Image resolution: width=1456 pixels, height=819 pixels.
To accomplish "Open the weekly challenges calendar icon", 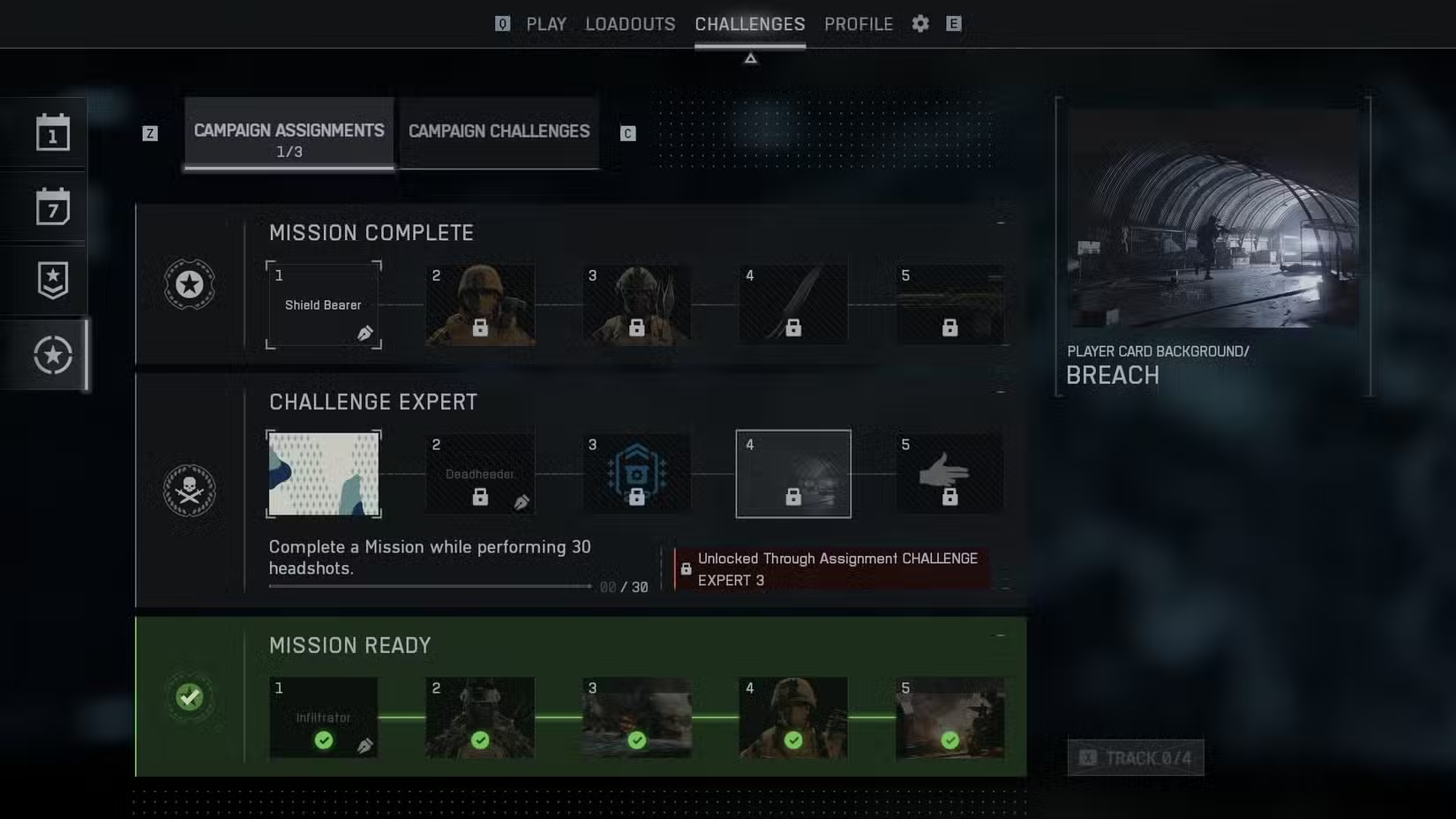I will (x=53, y=207).
